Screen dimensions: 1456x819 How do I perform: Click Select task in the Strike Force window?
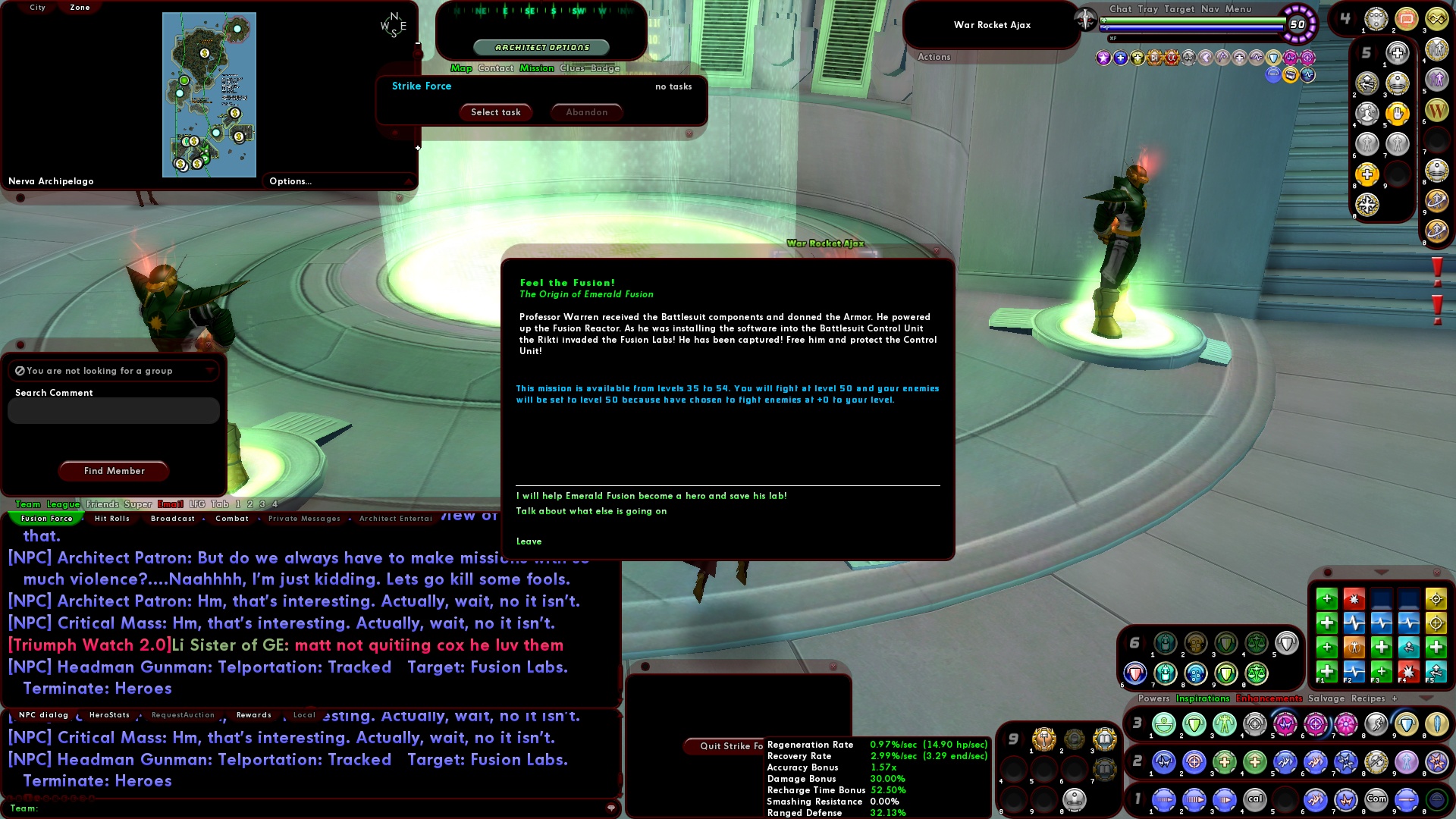(495, 112)
